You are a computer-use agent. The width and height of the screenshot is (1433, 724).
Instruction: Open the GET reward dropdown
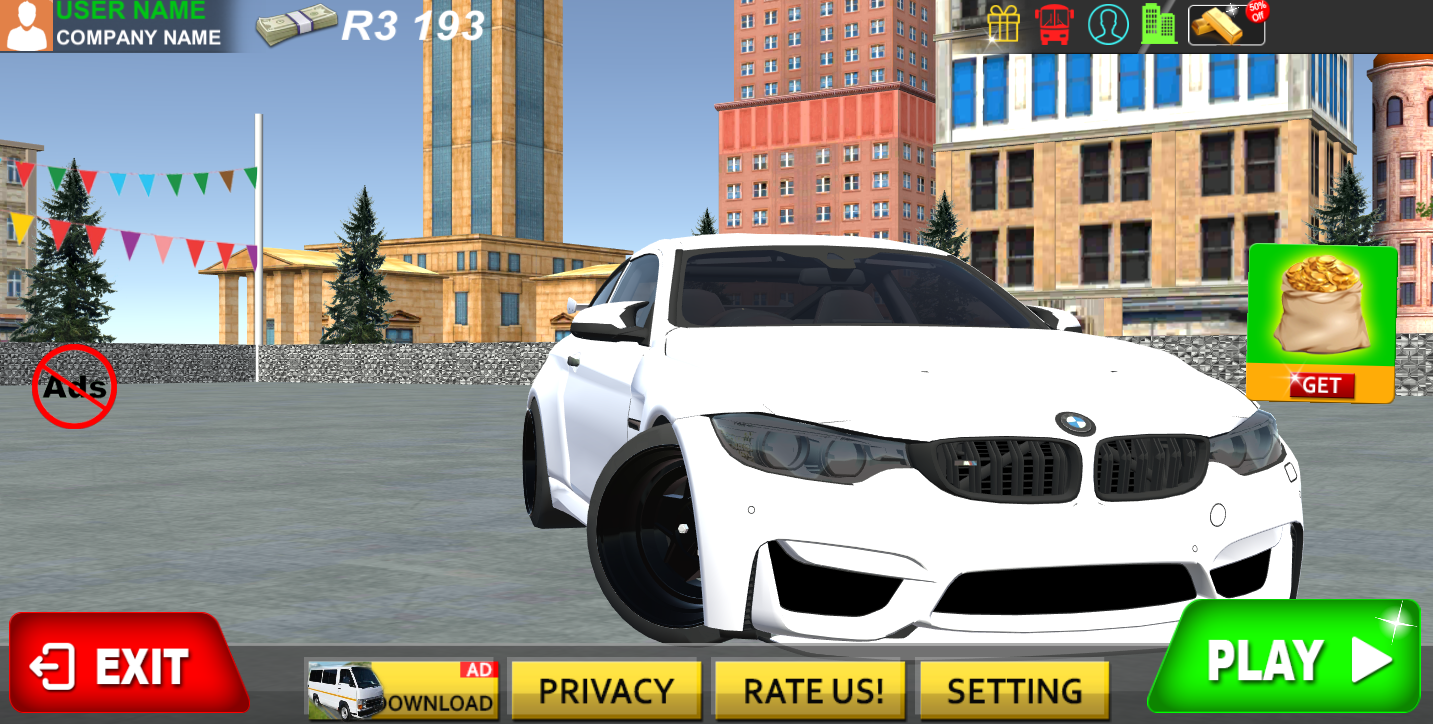point(1322,386)
